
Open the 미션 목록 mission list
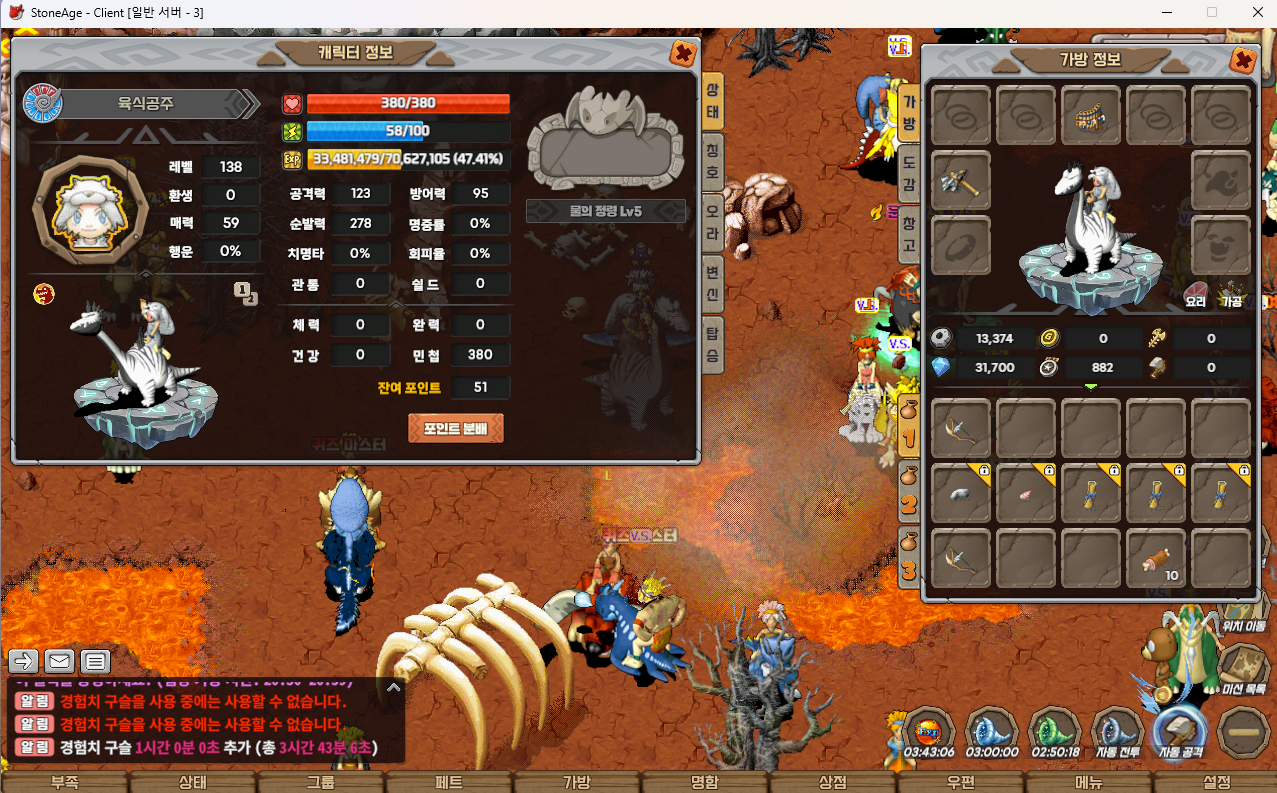click(1244, 669)
